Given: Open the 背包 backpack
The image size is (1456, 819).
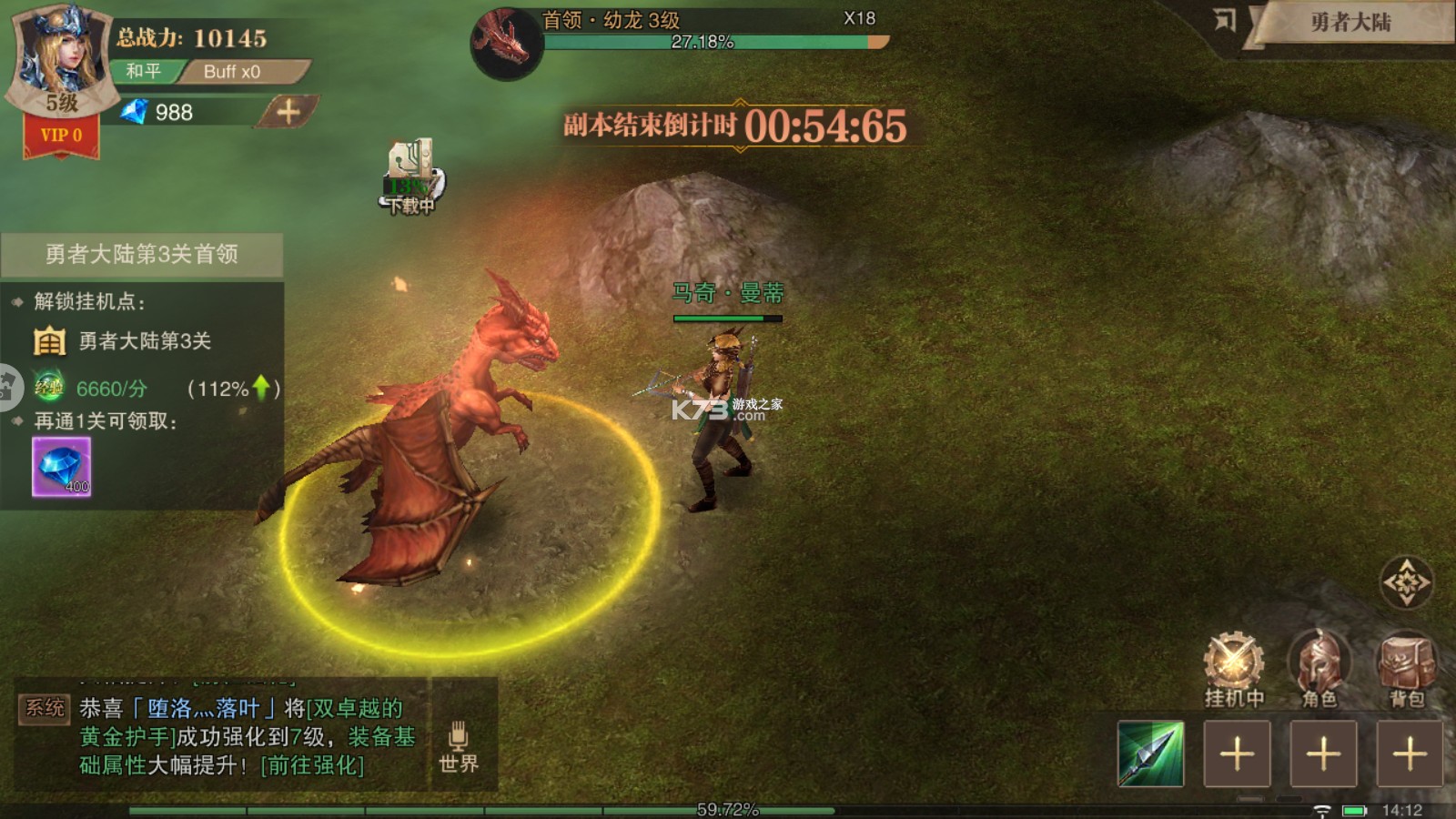Looking at the screenshot, I should click(x=1406, y=671).
